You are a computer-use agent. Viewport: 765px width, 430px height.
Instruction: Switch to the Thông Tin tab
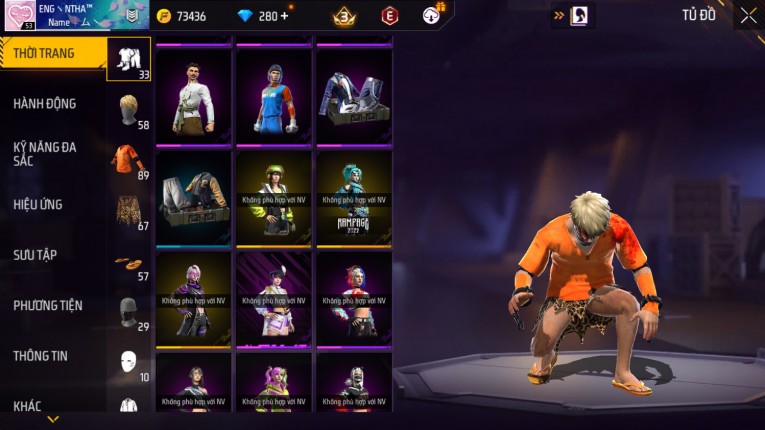[x=40, y=356]
